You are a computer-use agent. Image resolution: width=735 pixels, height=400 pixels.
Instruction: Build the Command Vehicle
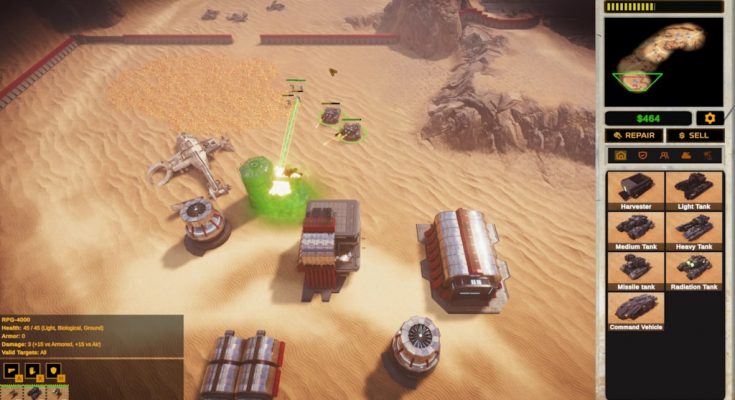click(636, 310)
